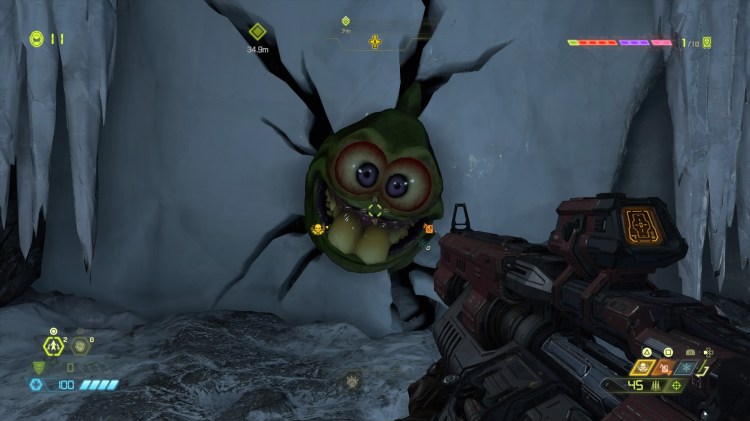Activate the orange Flame Belch icon

pos(666,367)
